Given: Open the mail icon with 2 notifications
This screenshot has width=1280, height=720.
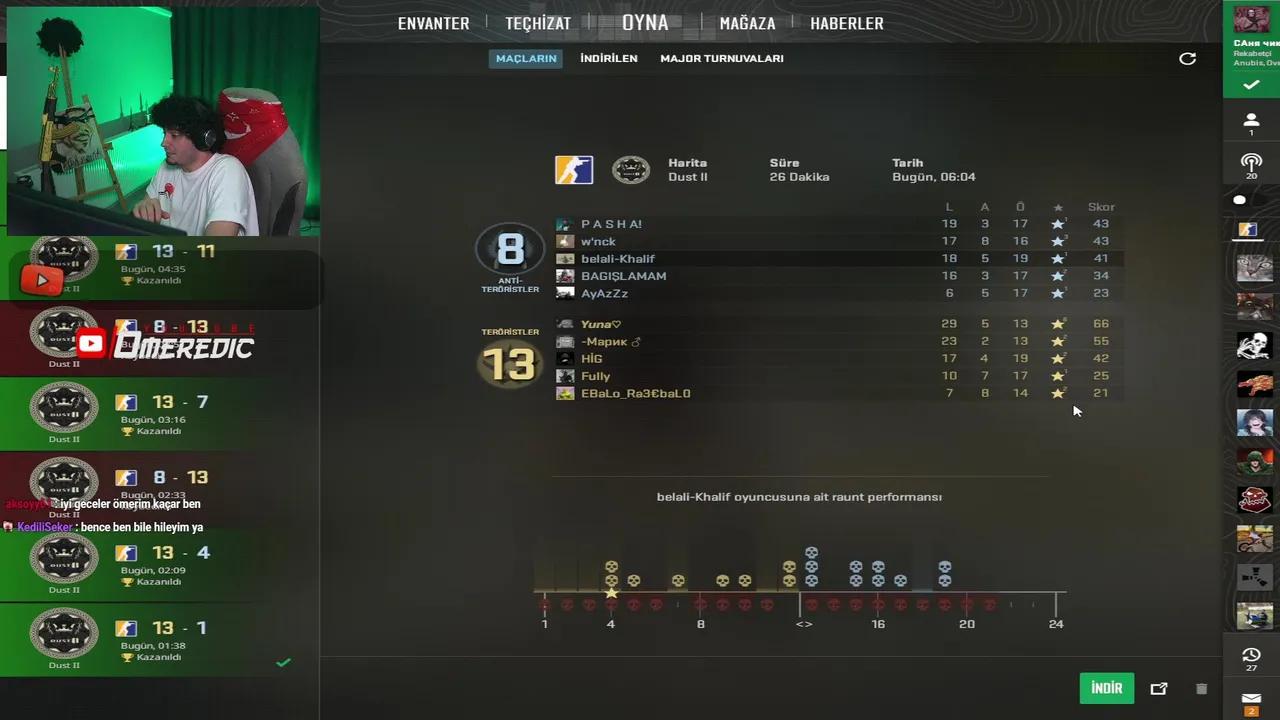Looking at the screenshot, I should [x=1251, y=700].
